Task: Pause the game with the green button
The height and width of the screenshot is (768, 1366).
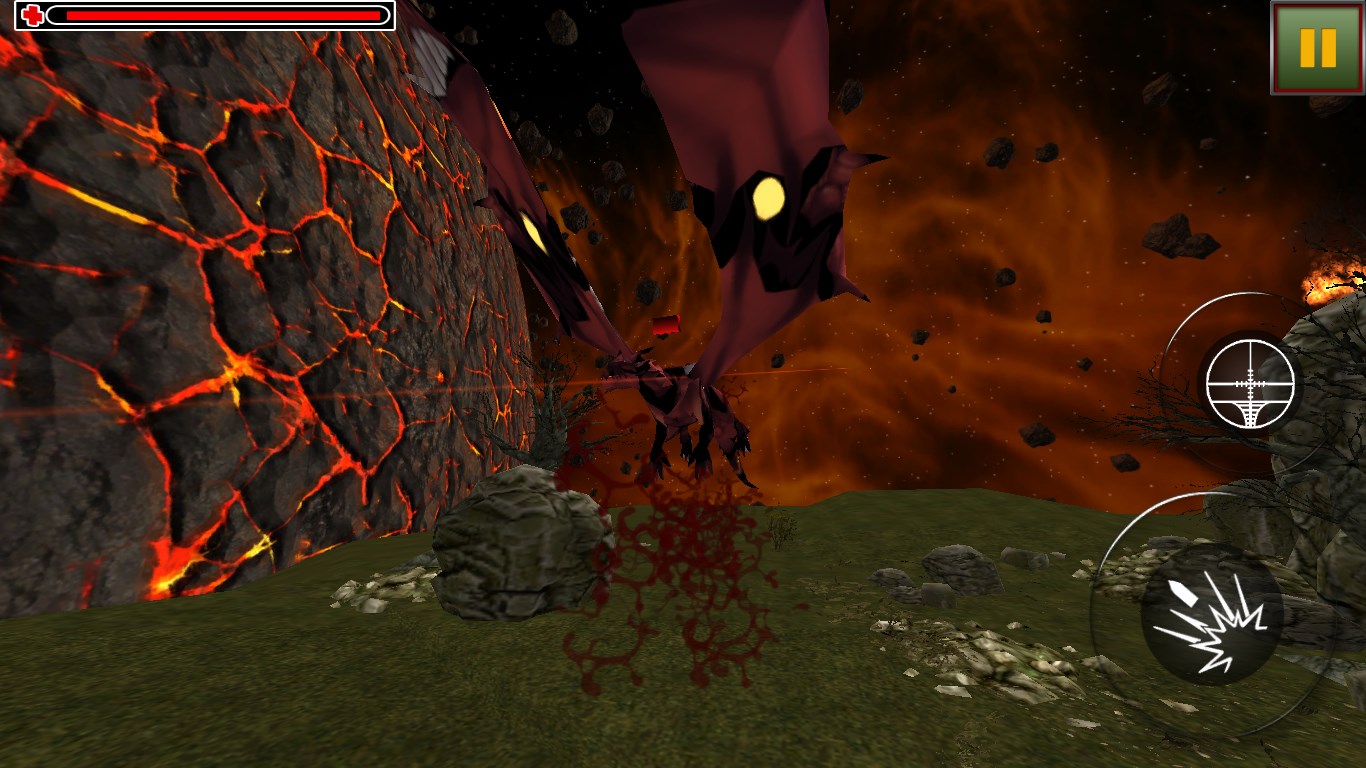Action: click(1317, 47)
